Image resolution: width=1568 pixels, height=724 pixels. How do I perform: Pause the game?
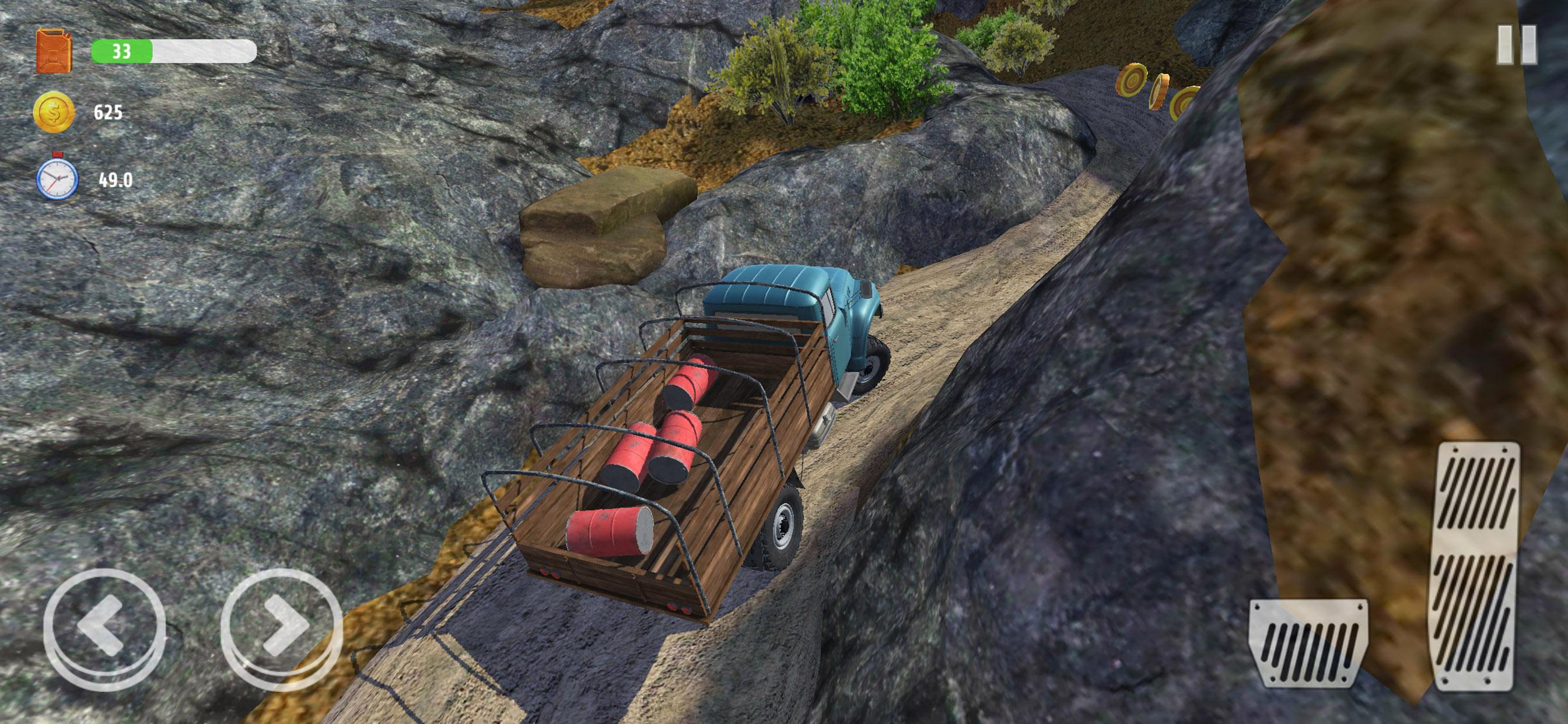tap(1517, 45)
